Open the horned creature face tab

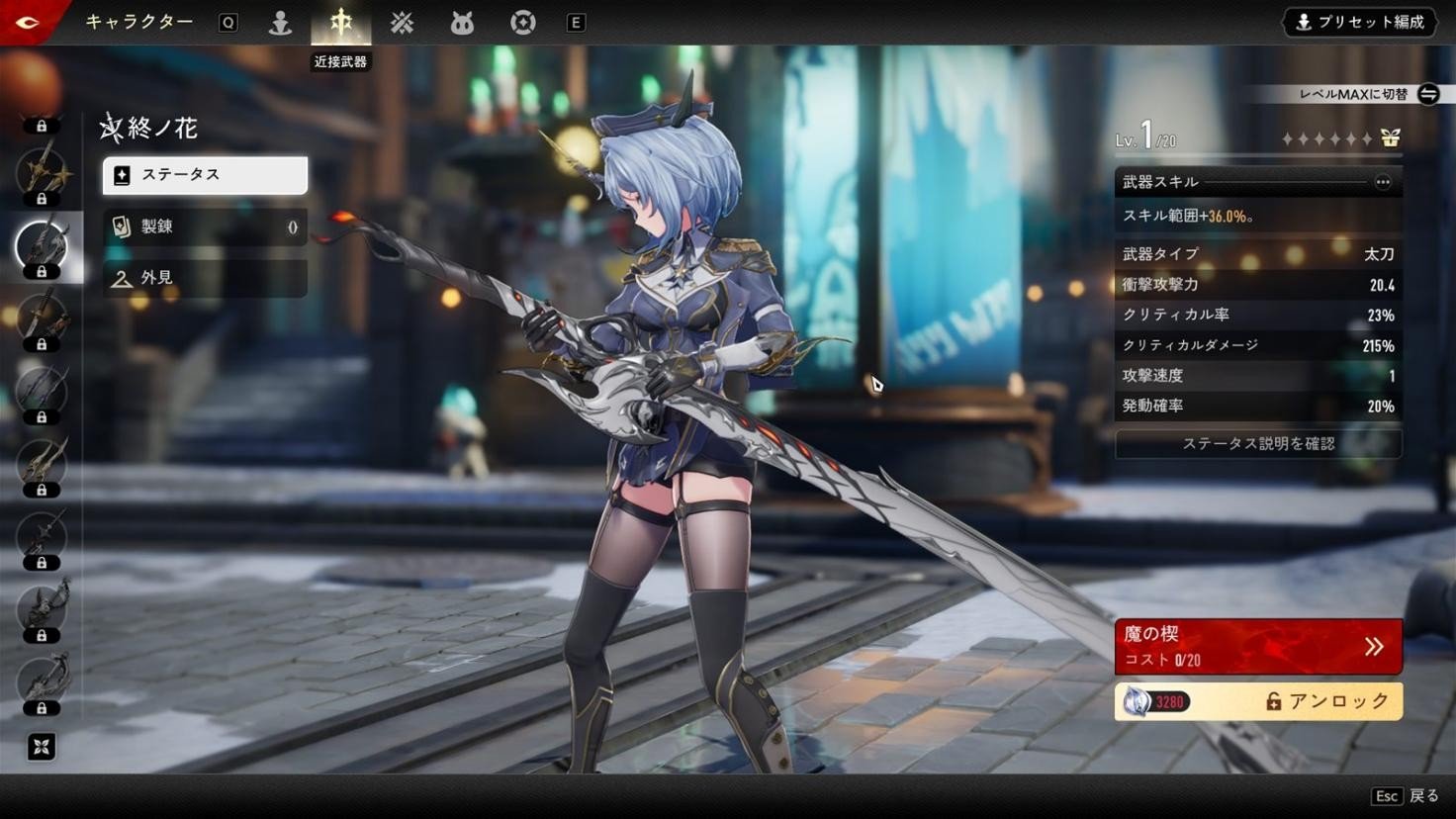462,22
